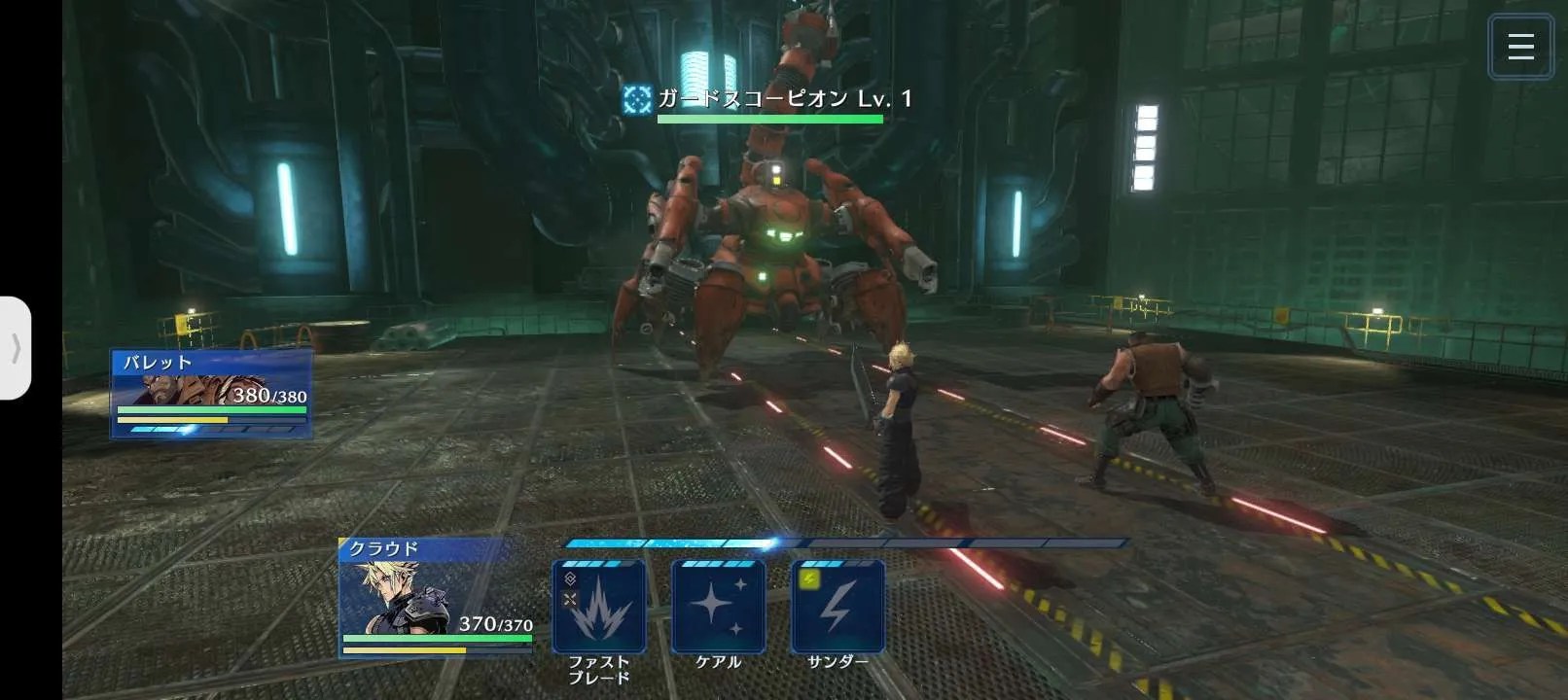Viewport: 1568px width, 700px height.
Task: Cast the ケアル healing spell
Action: 719,607
